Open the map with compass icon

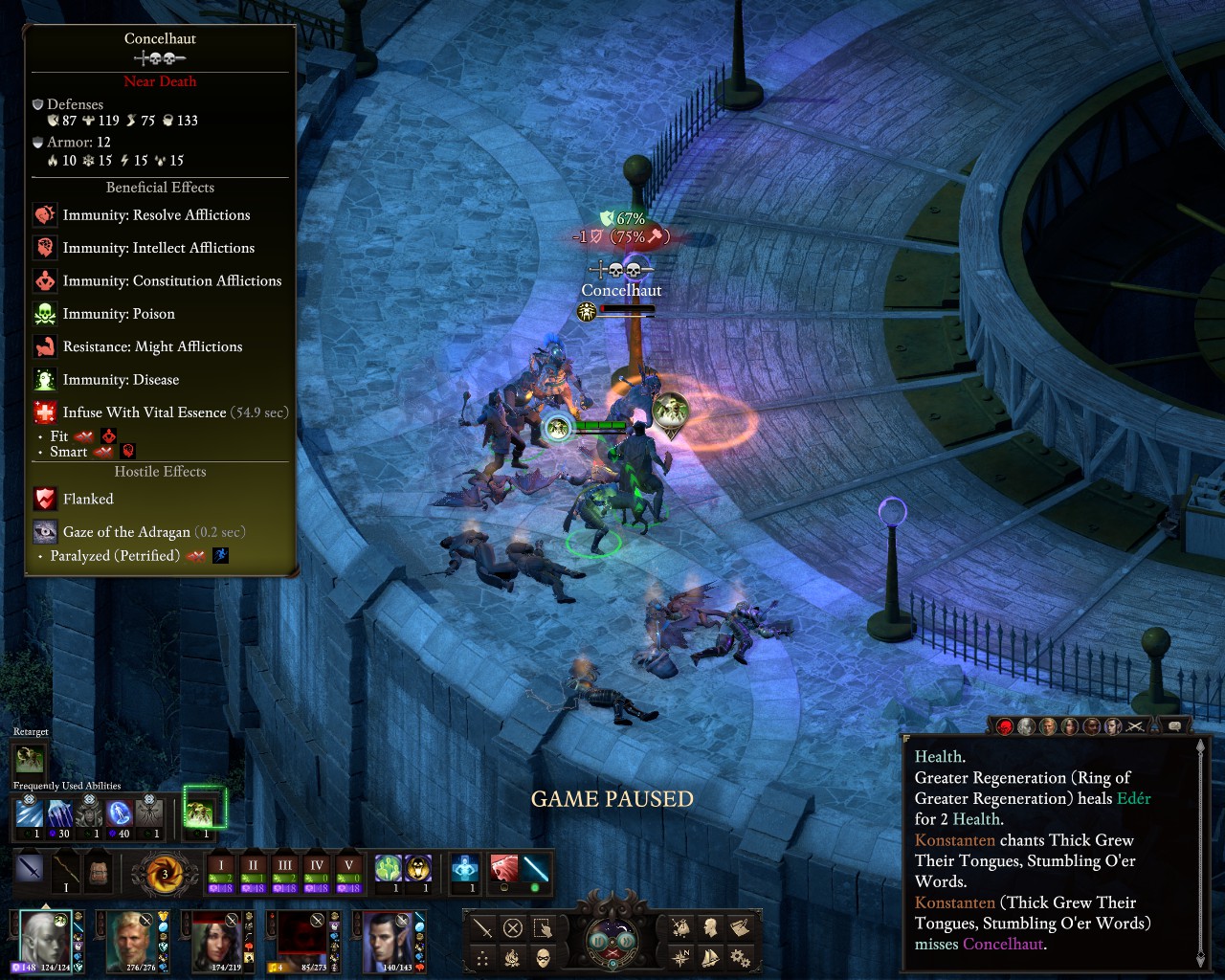[680, 957]
